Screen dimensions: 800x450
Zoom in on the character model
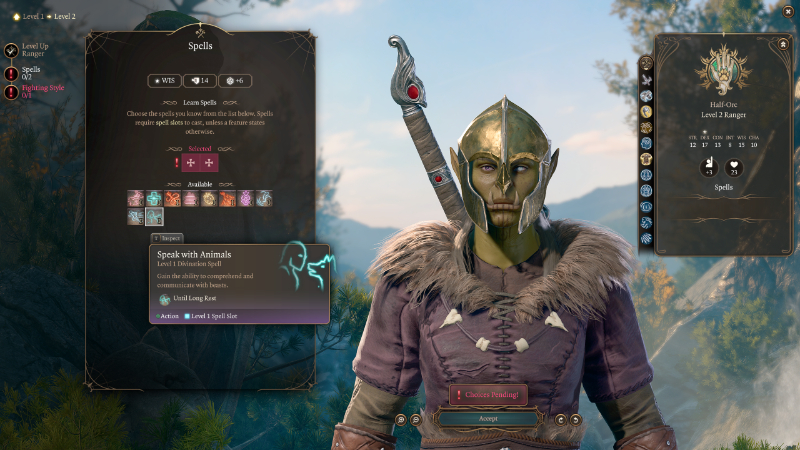pos(400,420)
